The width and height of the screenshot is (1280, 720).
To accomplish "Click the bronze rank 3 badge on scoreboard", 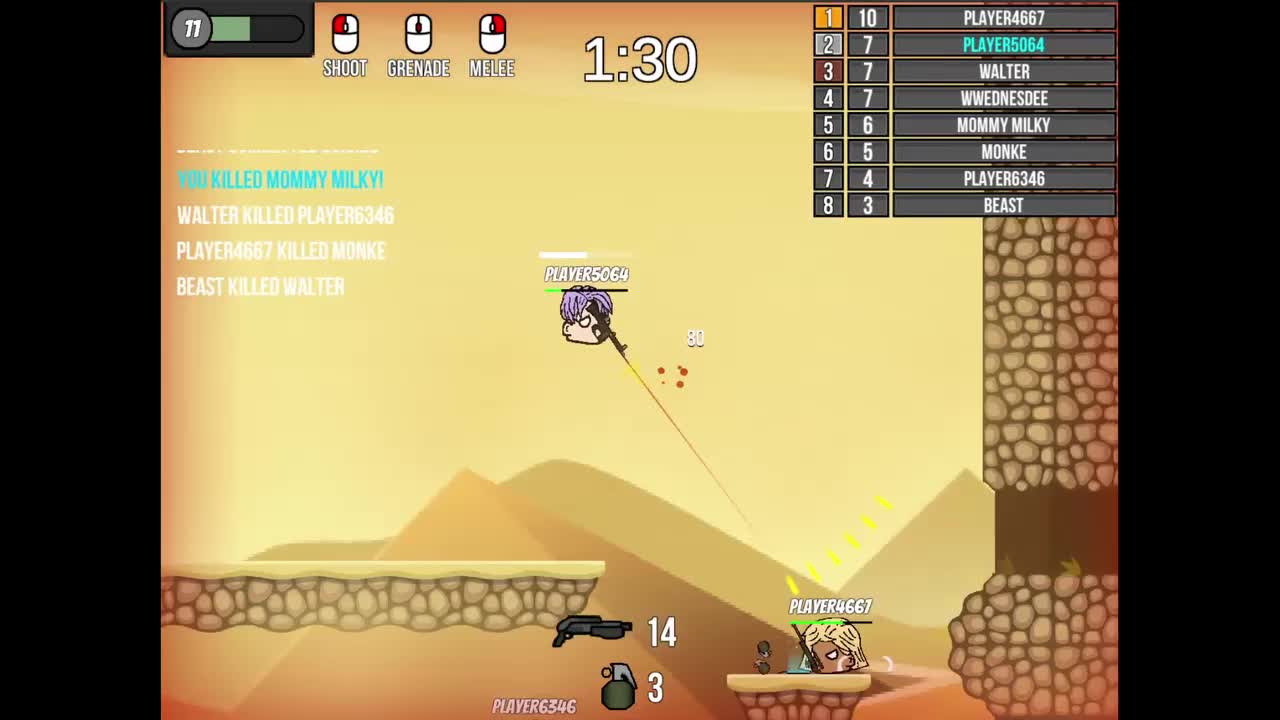I will (828, 71).
